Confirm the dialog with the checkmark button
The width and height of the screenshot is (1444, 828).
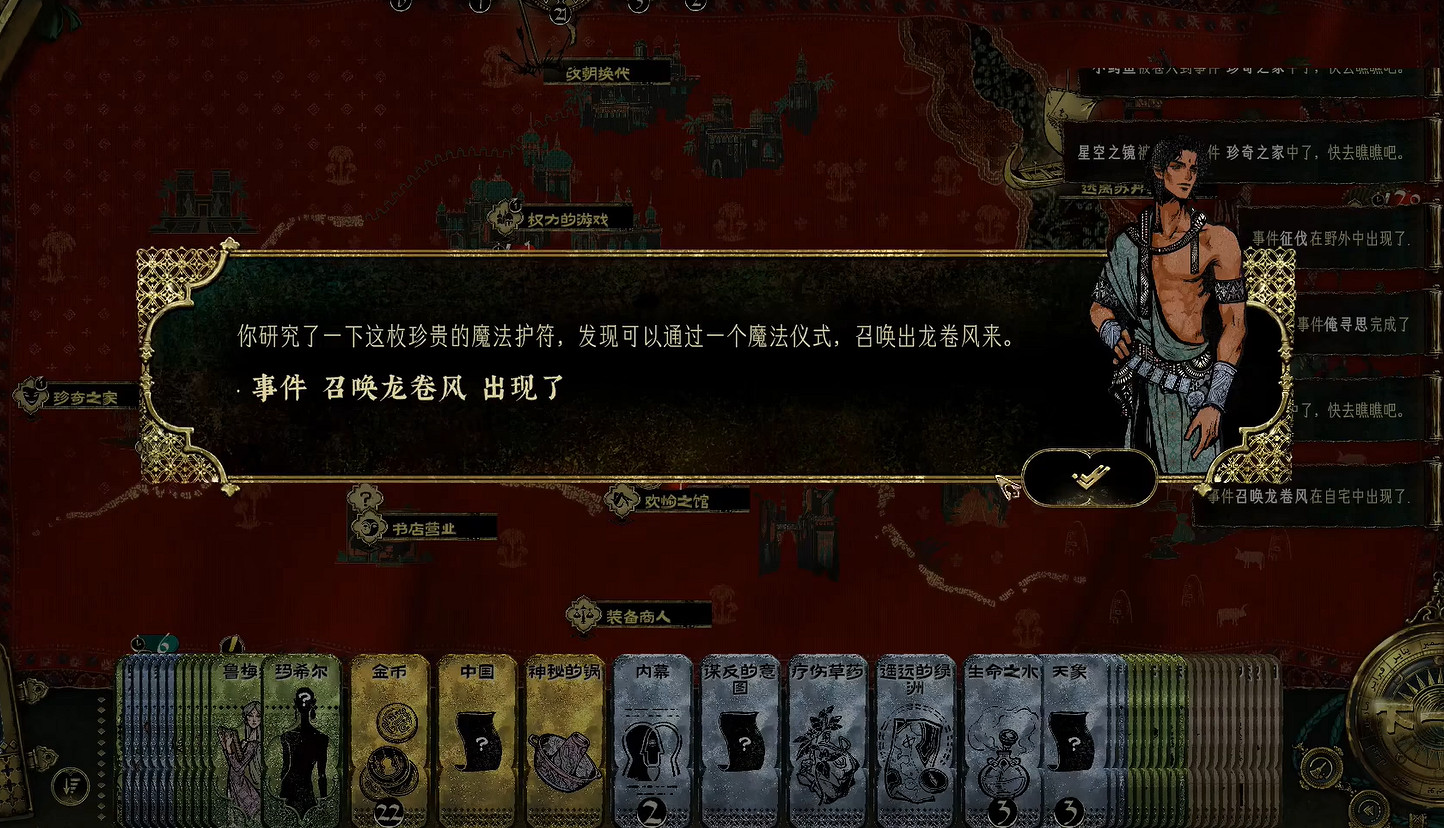tap(1089, 478)
